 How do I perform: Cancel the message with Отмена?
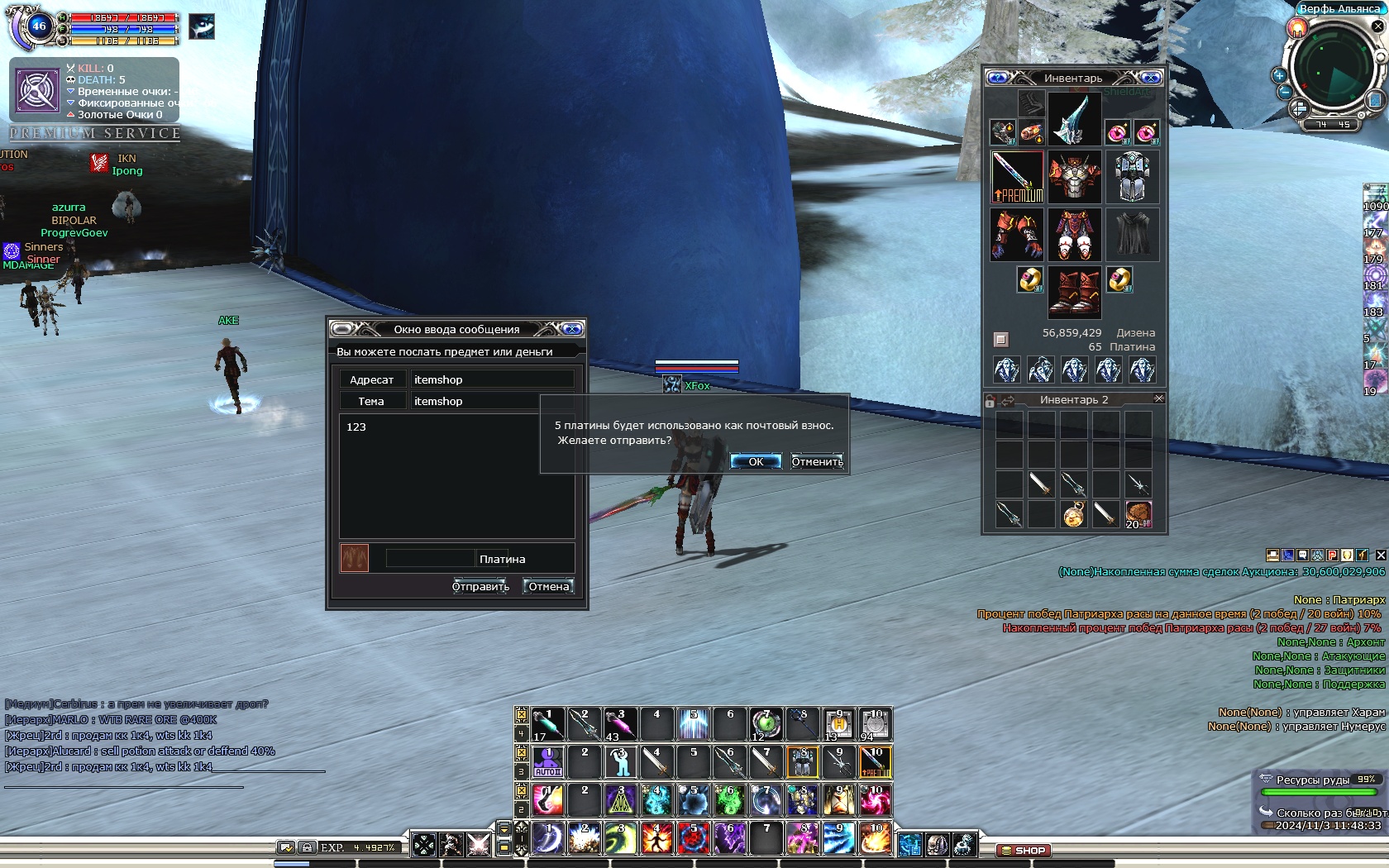pos(549,586)
